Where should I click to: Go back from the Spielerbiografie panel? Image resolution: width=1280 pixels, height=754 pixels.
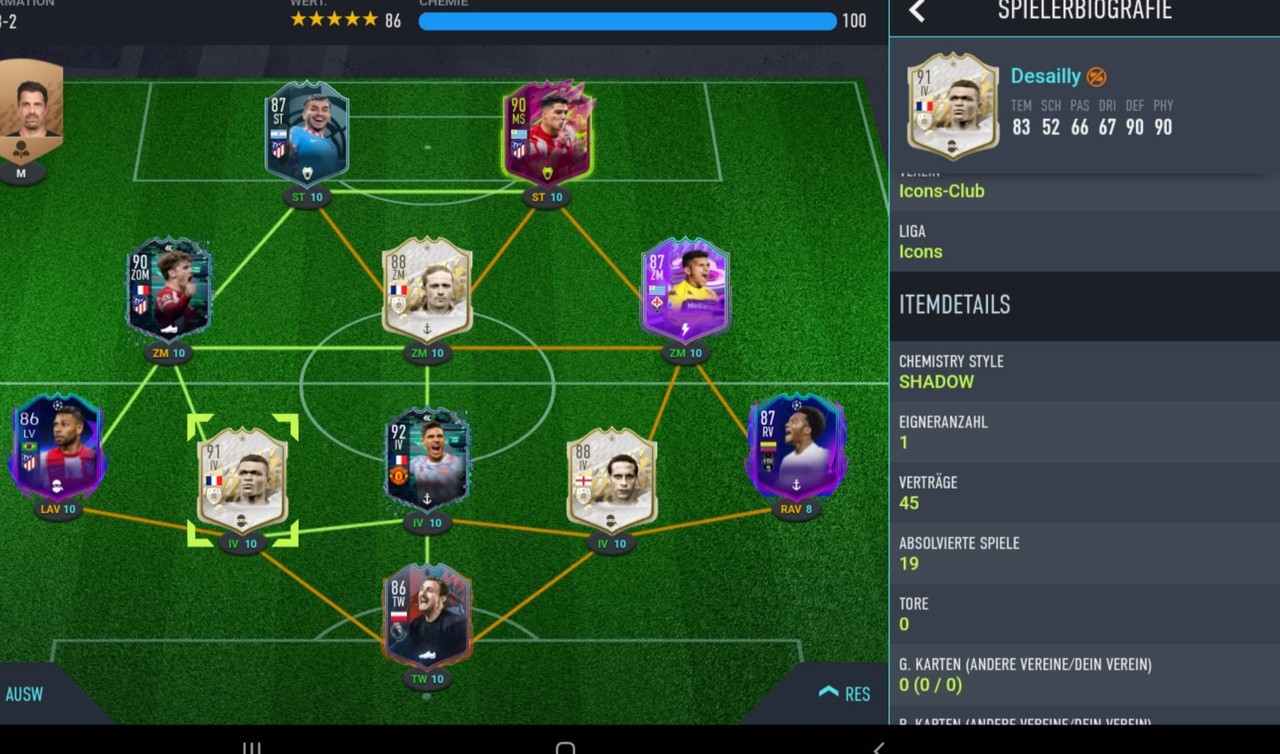[x=917, y=12]
